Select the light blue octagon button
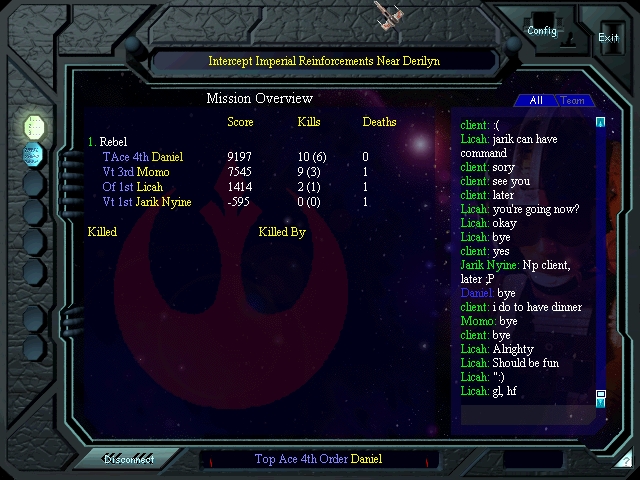Viewport: 640px width, 480px height. tap(33, 154)
